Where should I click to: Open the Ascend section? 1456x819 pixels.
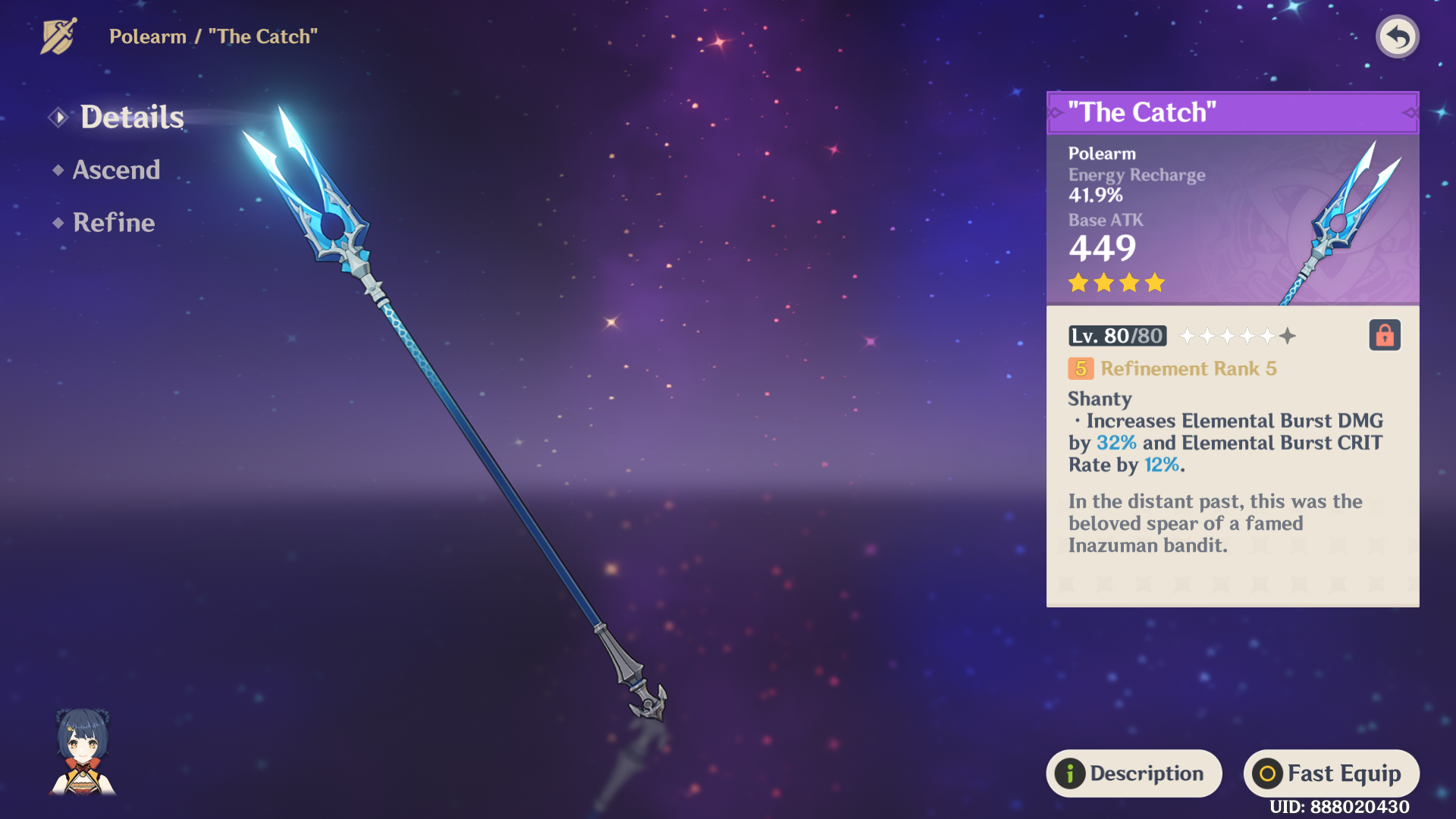(115, 170)
